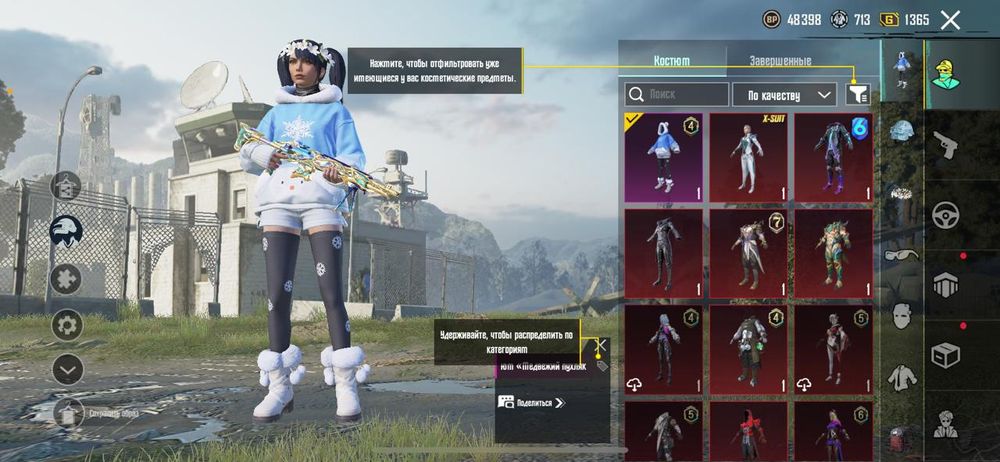
Task: Choose the X-SUIT white outfit
Action: 748,157
